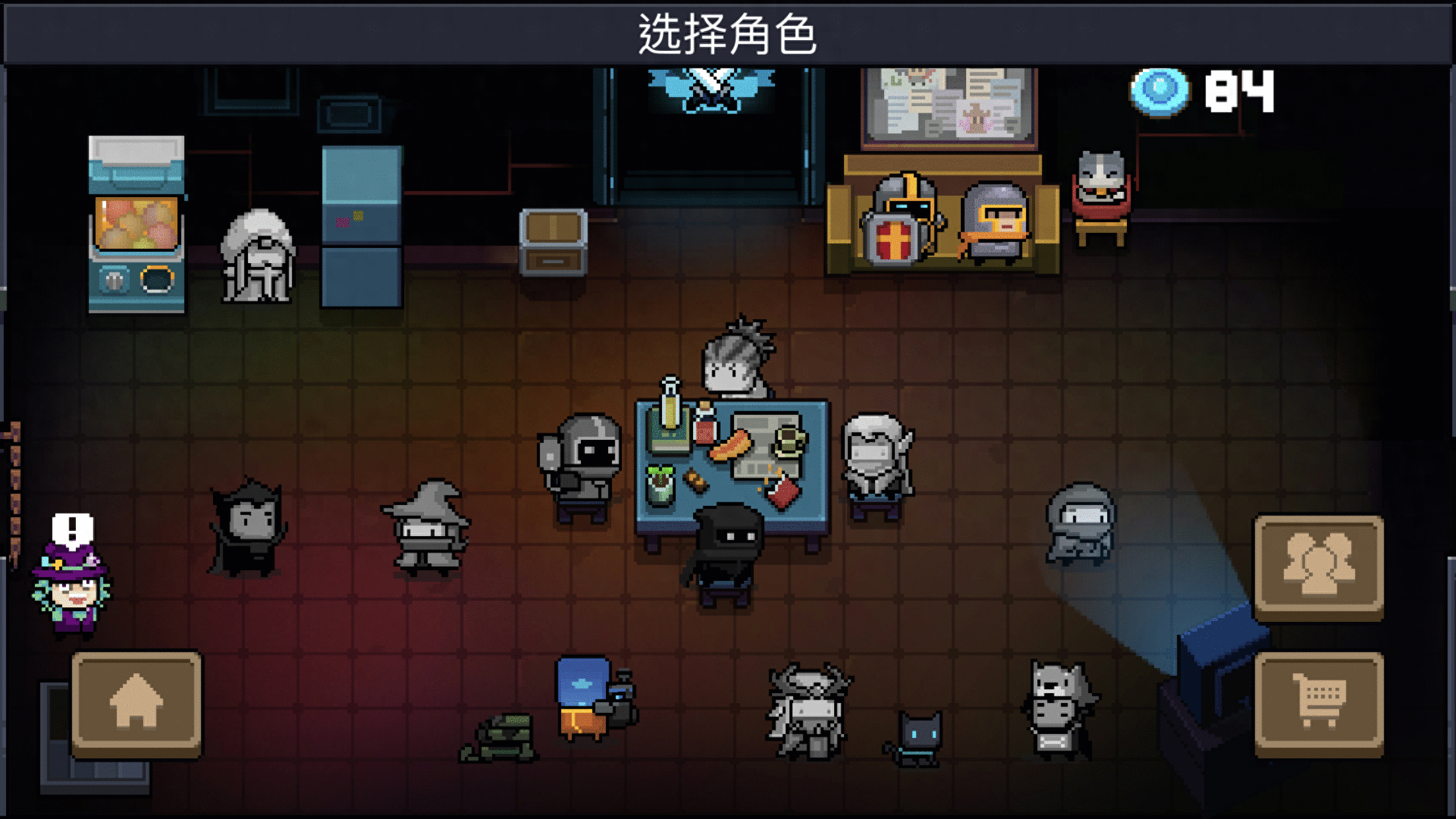Select the witch wearing the purple hat
The width and height of the screenshot is (1456, 819).
[x=73, y=587]
